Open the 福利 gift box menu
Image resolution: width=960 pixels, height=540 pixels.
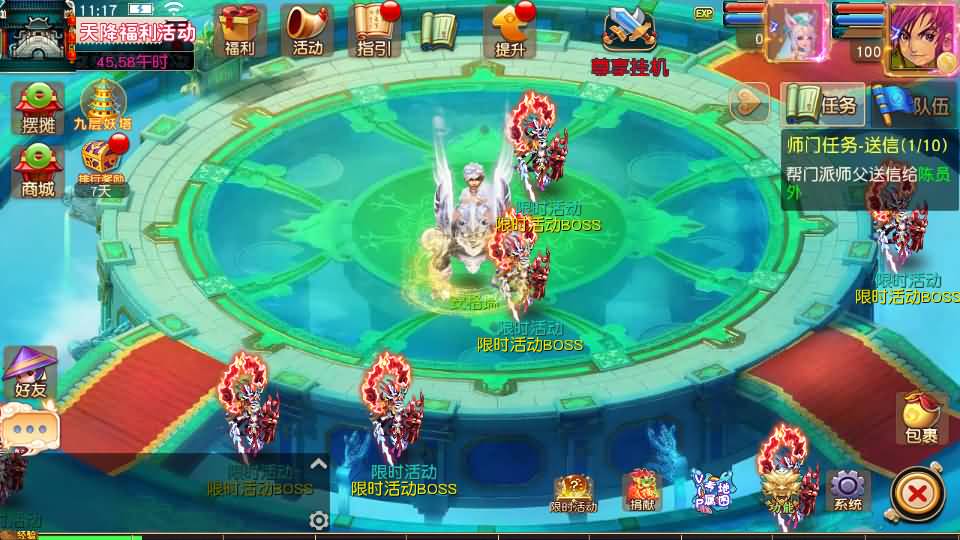point(239,29)
